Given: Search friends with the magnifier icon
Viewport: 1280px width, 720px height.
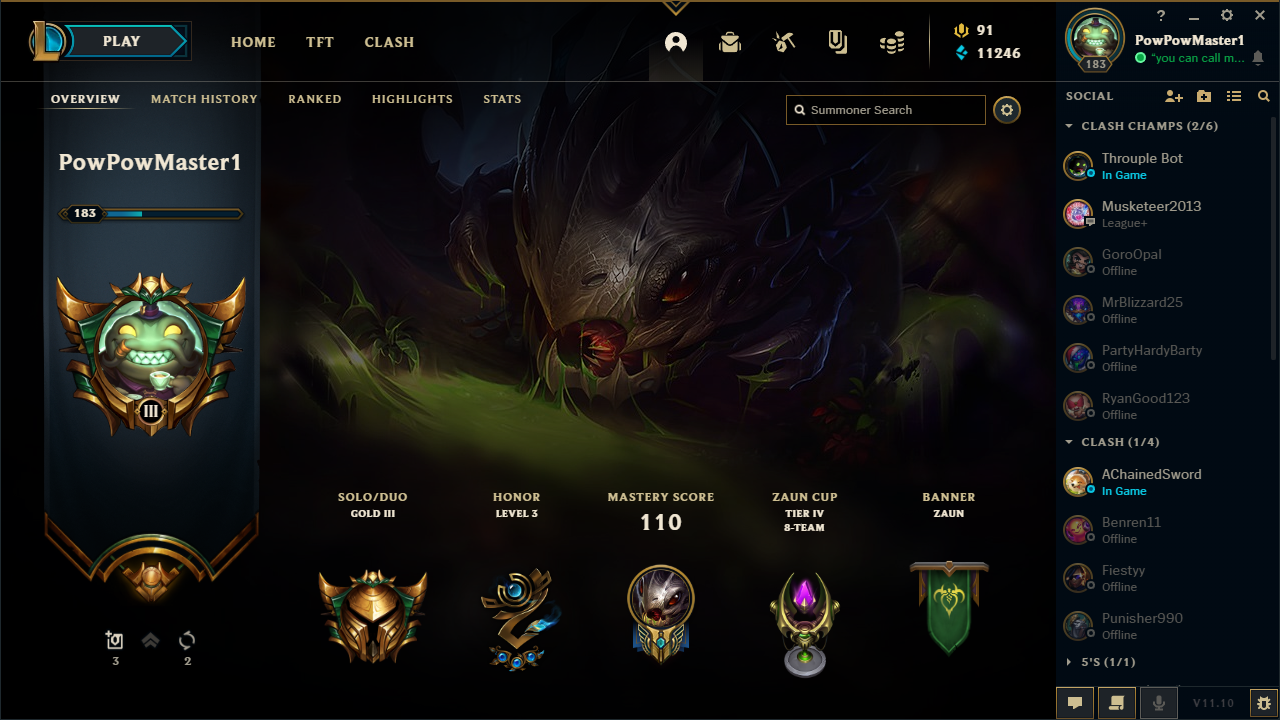Looking at the screenshot, I should point(1263,95).
